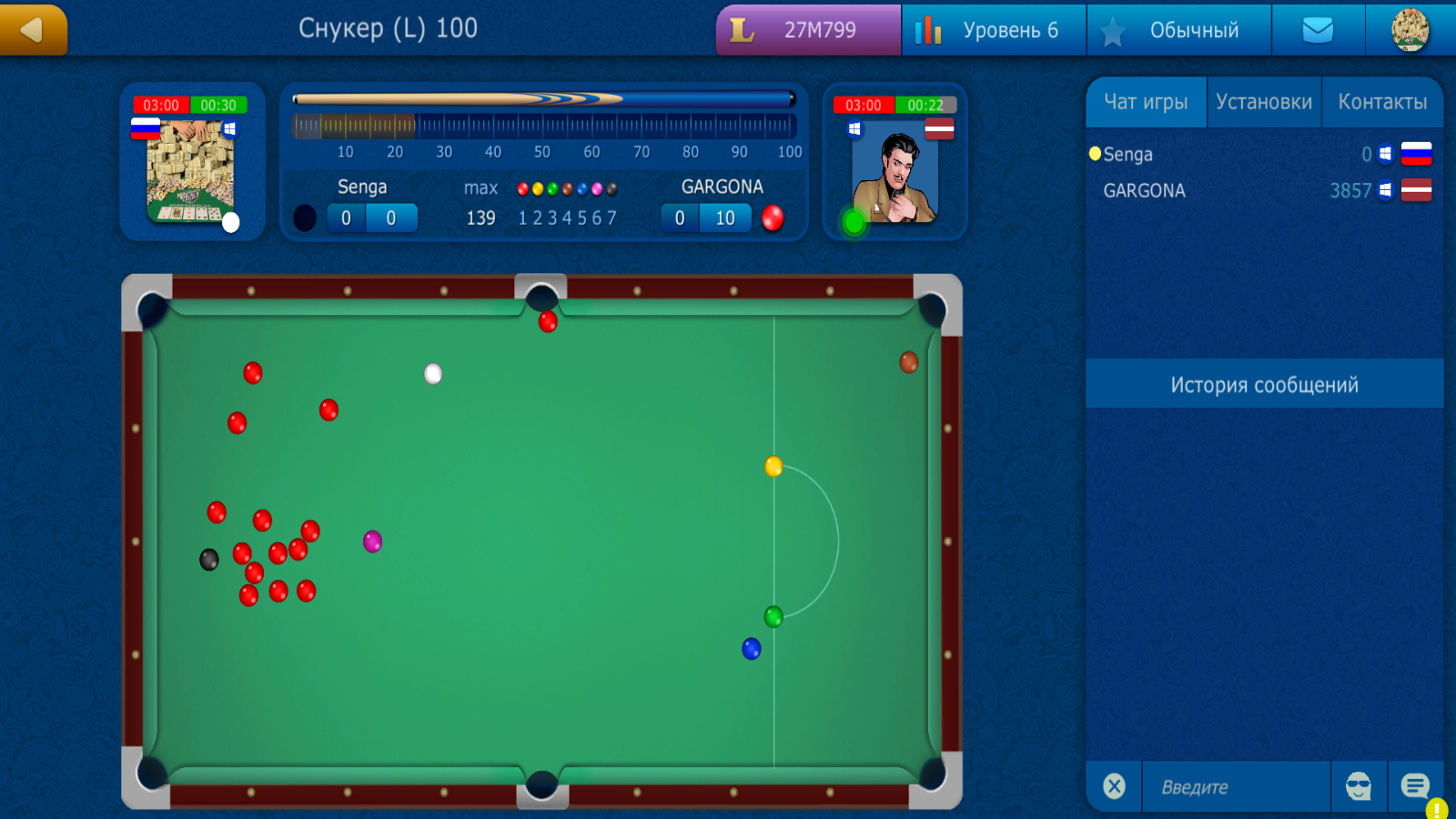Click GARGONA's name in the player list
Screen dimensions: 1456x819
coord(1144,190)
